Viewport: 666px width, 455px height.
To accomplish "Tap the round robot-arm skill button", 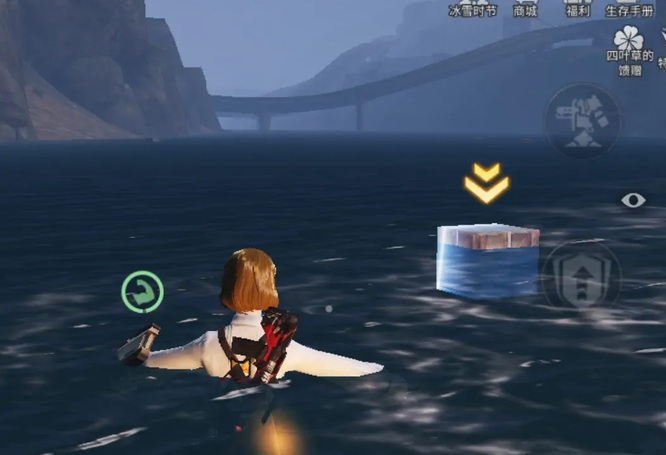I will tap(581, 122).
